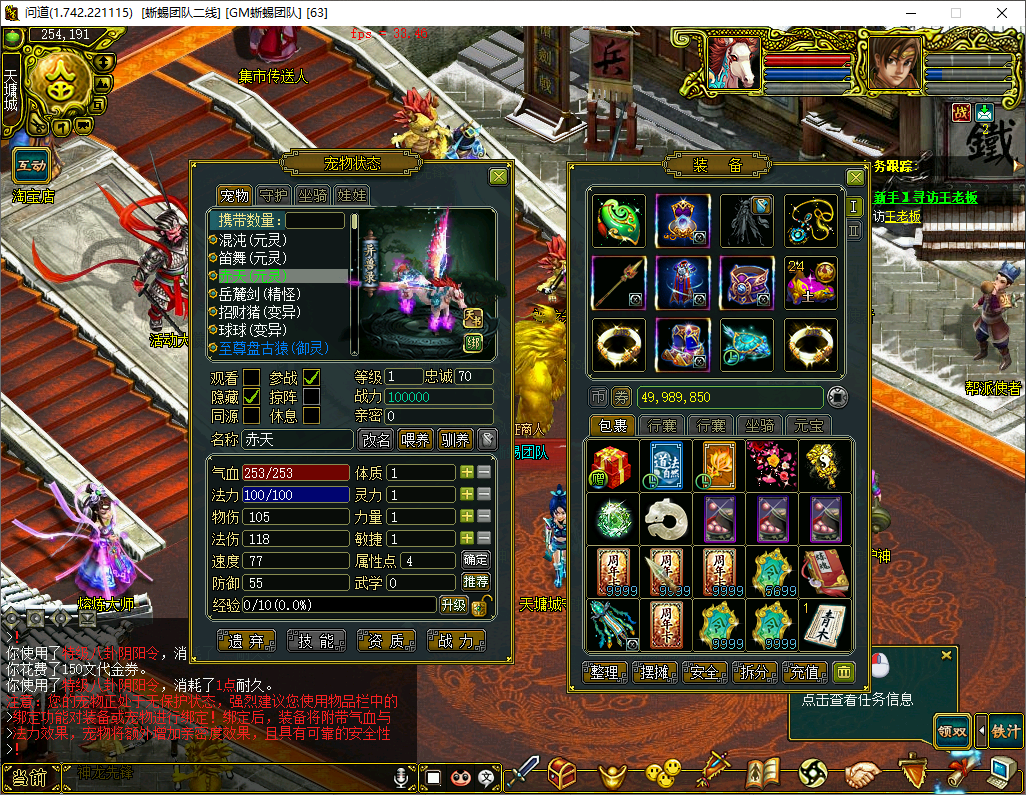Feed the pet using 喂养
The width and height of the screenshot is (1026, 795).
[415, 439]
